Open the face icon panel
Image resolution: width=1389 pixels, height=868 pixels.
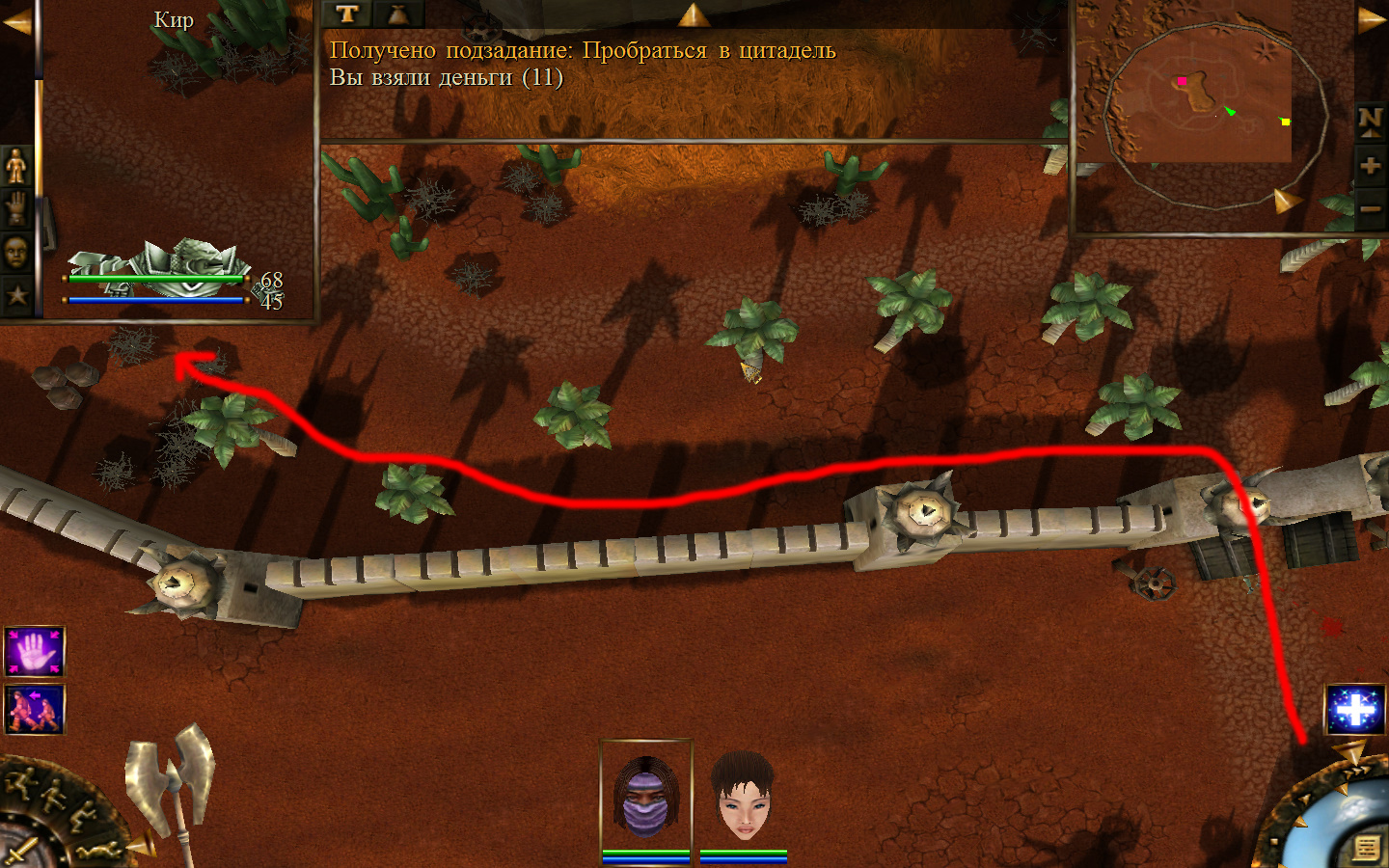click(x=16, y=253)
